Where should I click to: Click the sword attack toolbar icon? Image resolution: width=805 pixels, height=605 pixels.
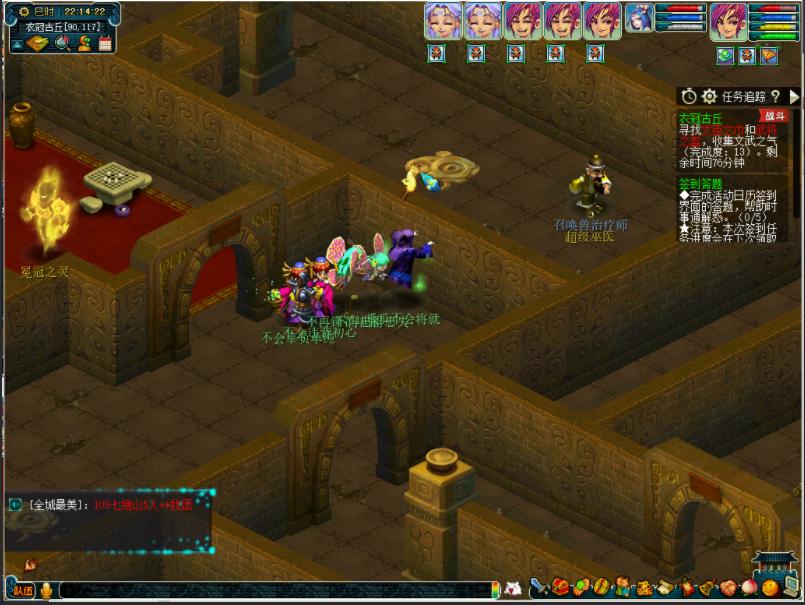[539, 587]
